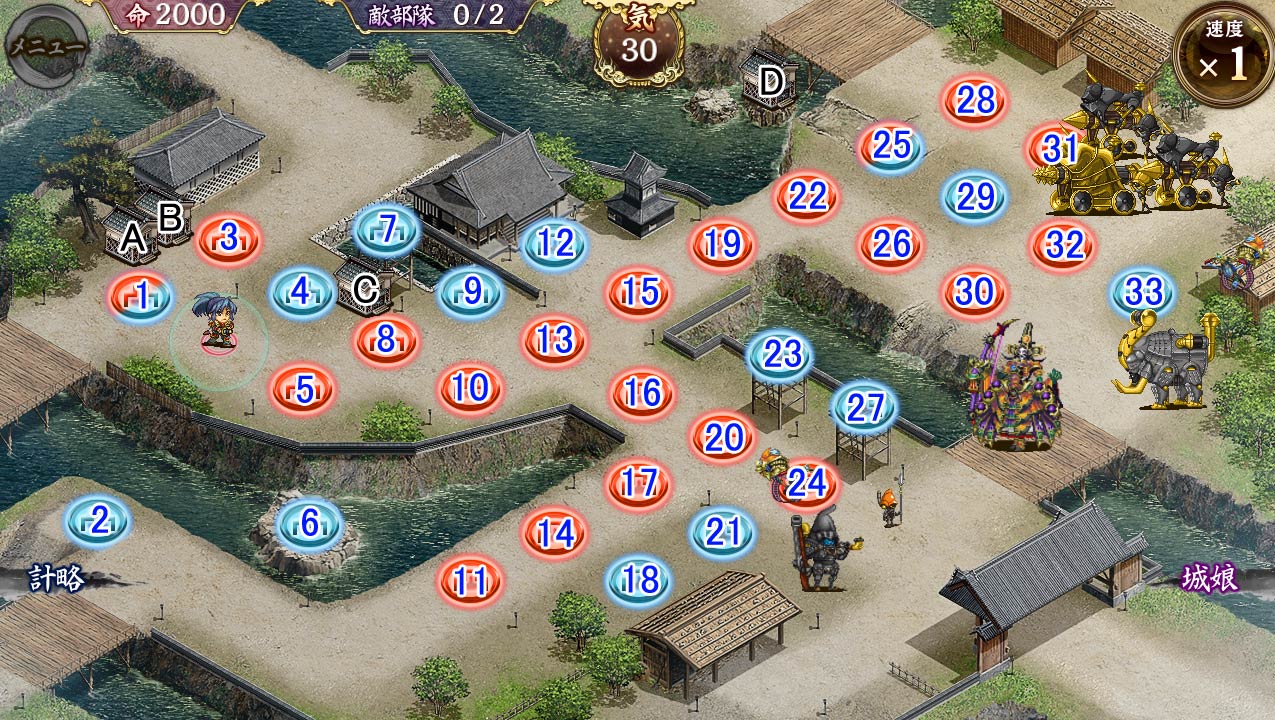Viewport: 1275px width, 720px height.
Task: Open the 城娘 castle girl panel
Action: pyautogui.click(x=1210, y=578)
